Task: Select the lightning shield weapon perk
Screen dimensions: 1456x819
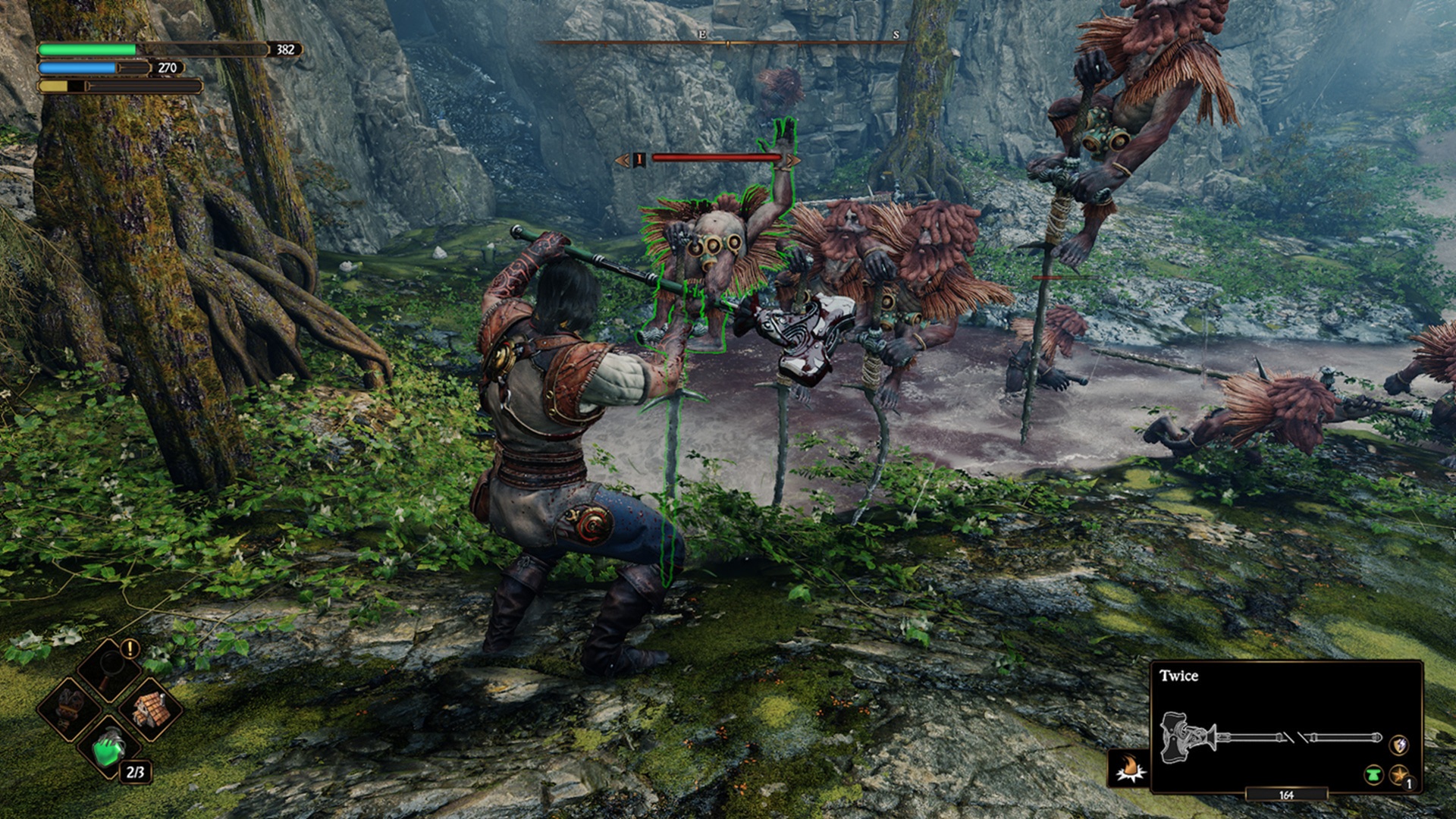Action: [x=1399, y=745]
